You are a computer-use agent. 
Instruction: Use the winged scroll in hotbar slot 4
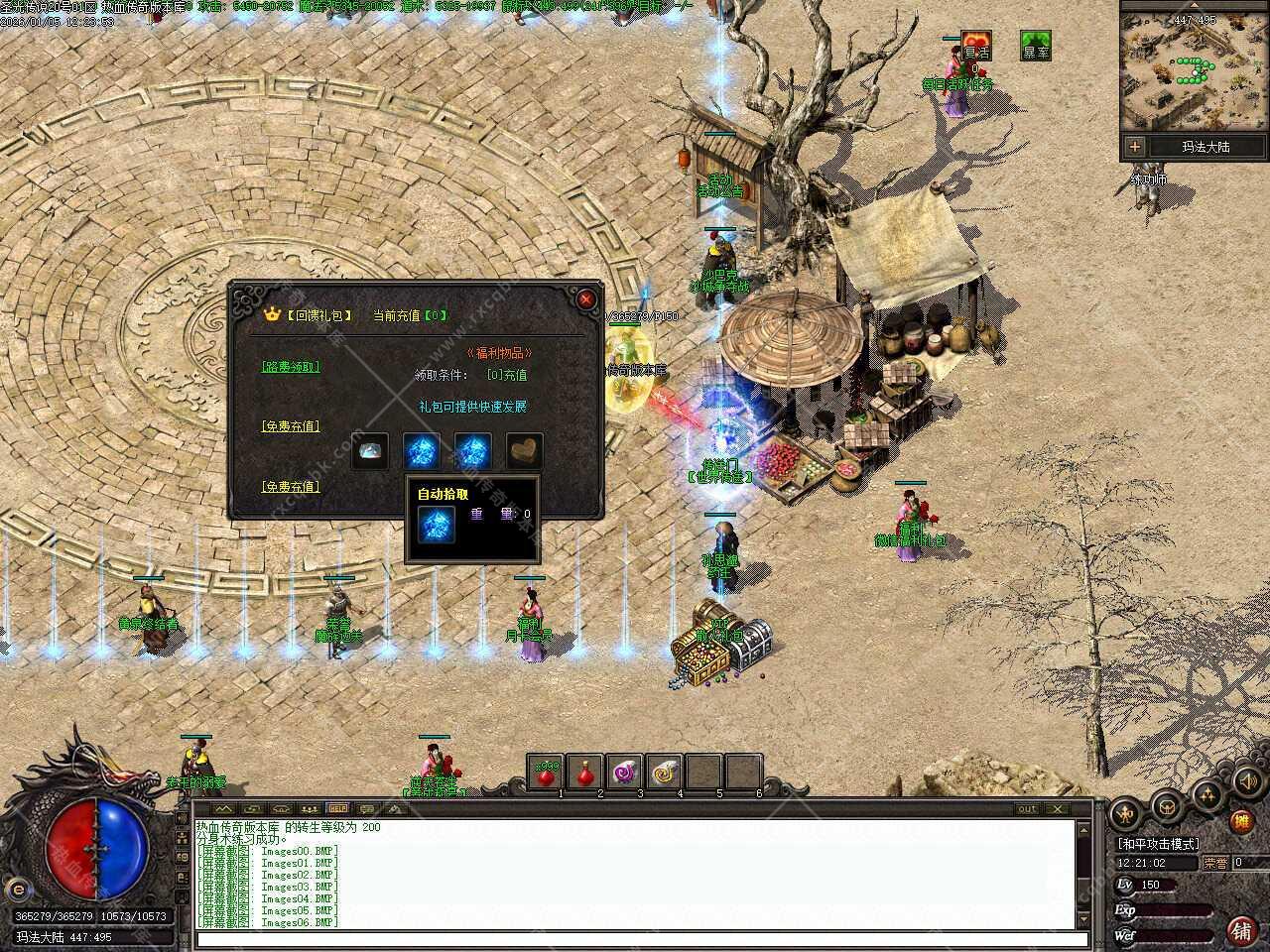(x=664, y=772)
